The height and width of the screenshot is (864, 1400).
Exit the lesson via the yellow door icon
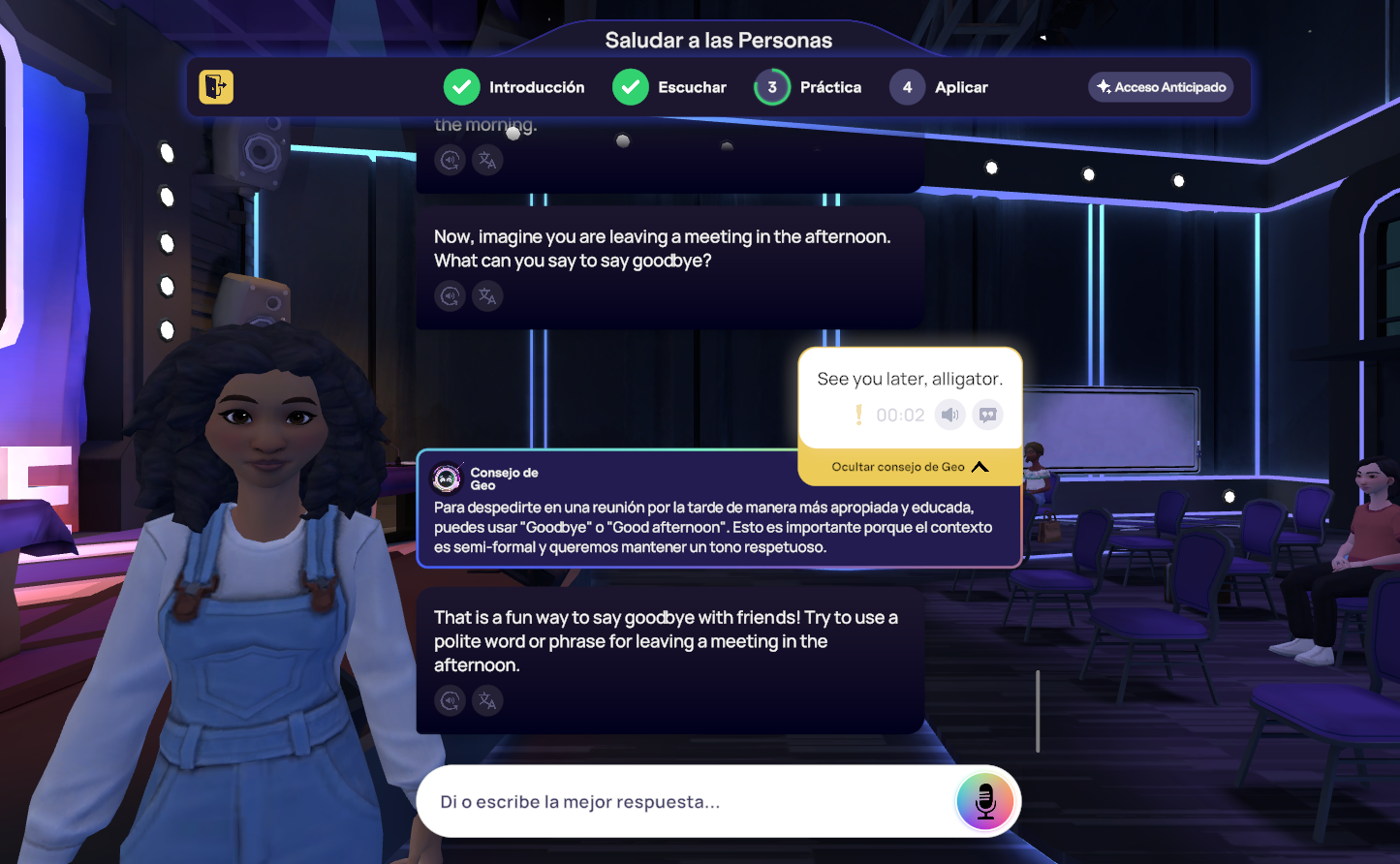216,87
